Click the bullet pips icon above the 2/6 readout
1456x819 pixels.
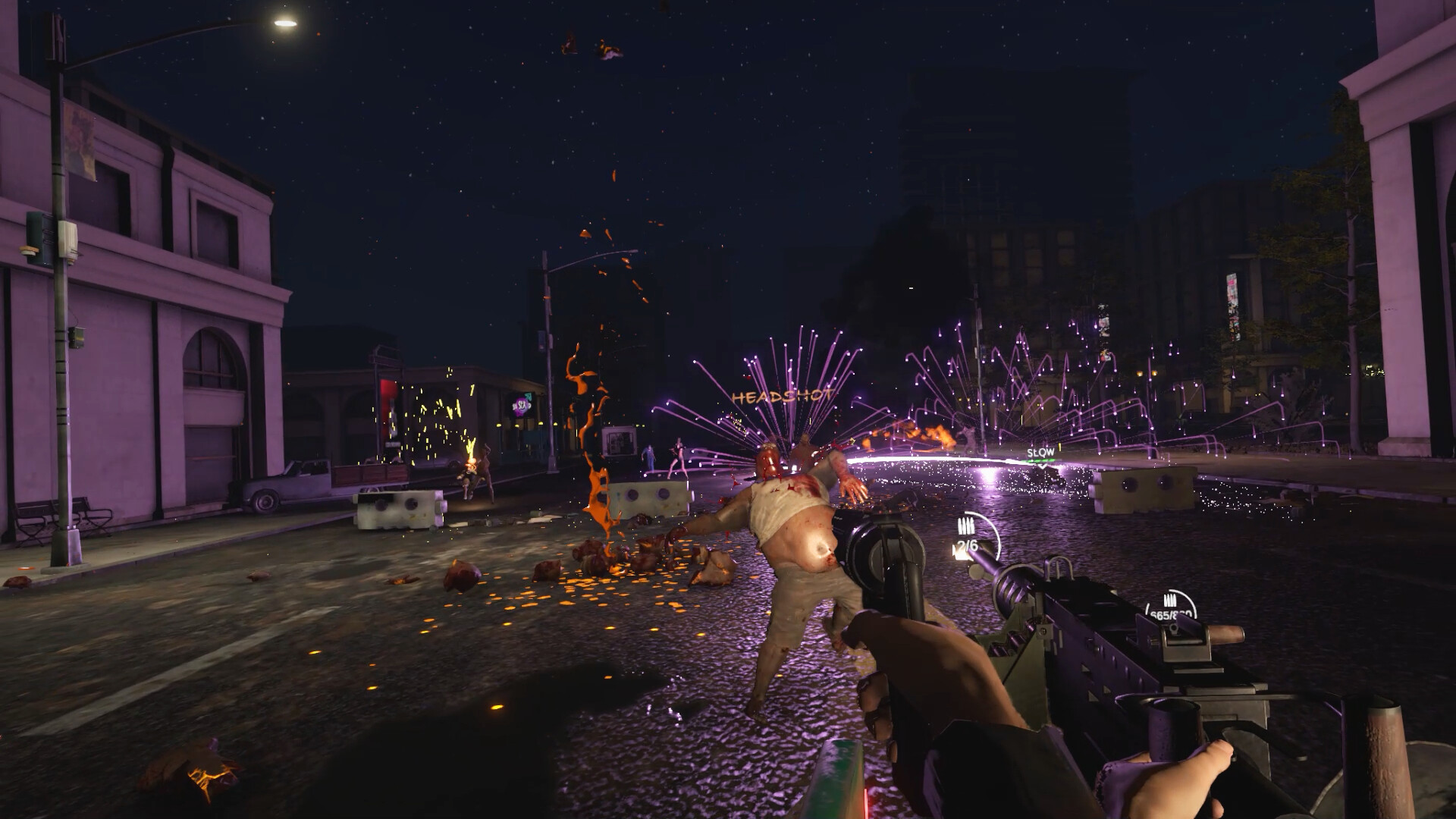(x=966, y=526)
